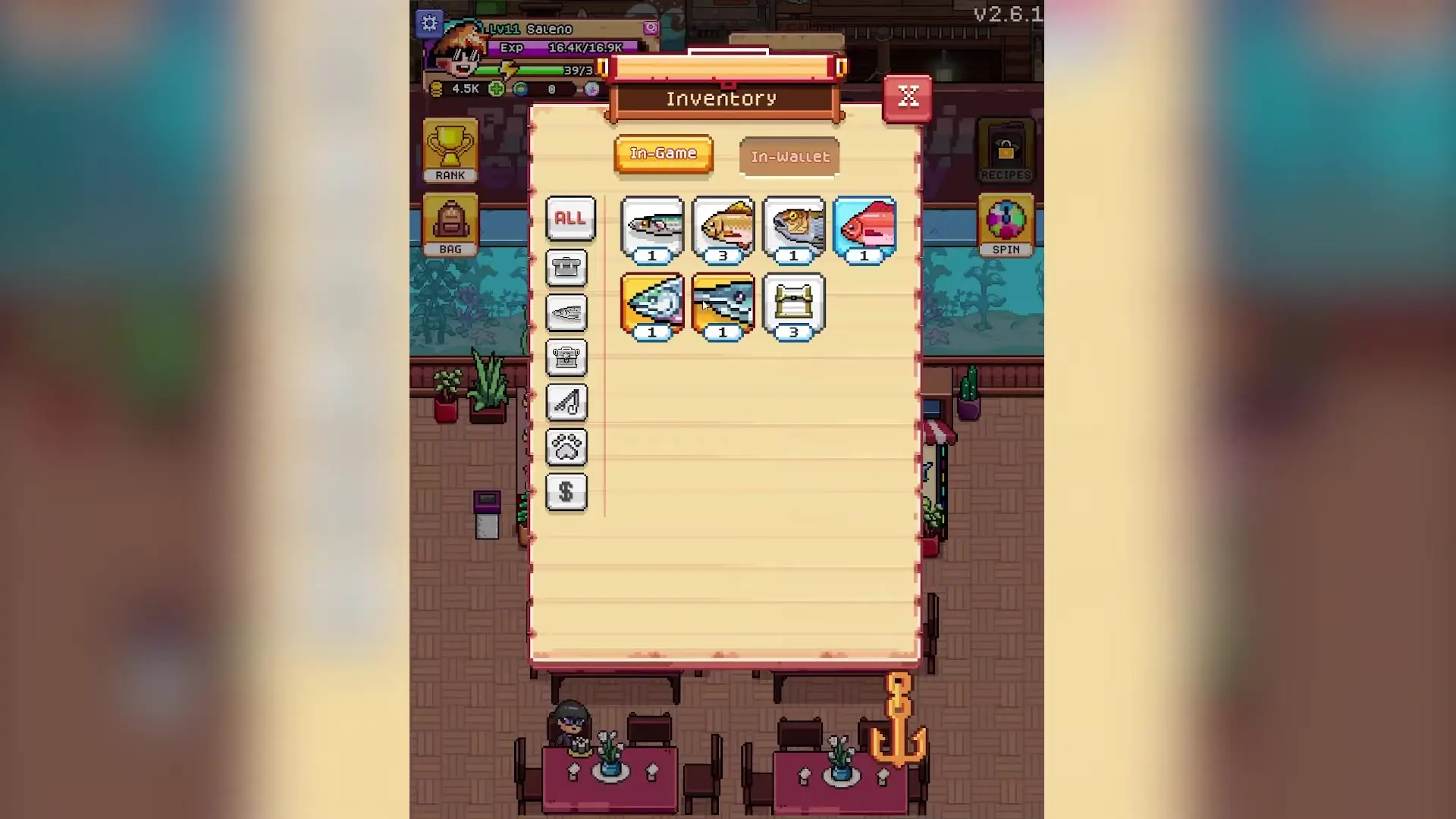Screen dimensions: 1456x819
Task: Open the settings gear menu
Action: [x=430, y=23]
